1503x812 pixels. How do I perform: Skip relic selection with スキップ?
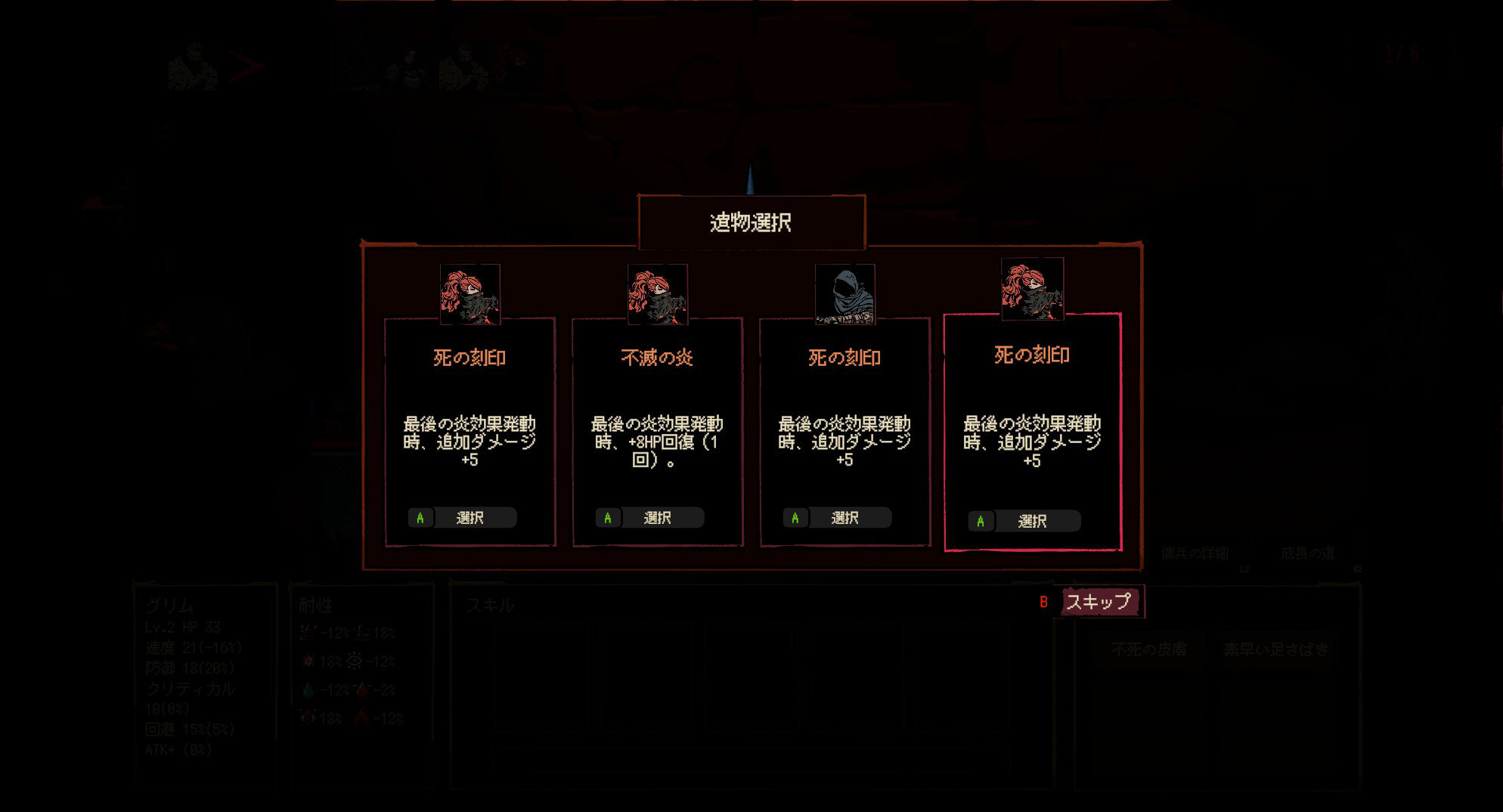tap(1098, 602)
